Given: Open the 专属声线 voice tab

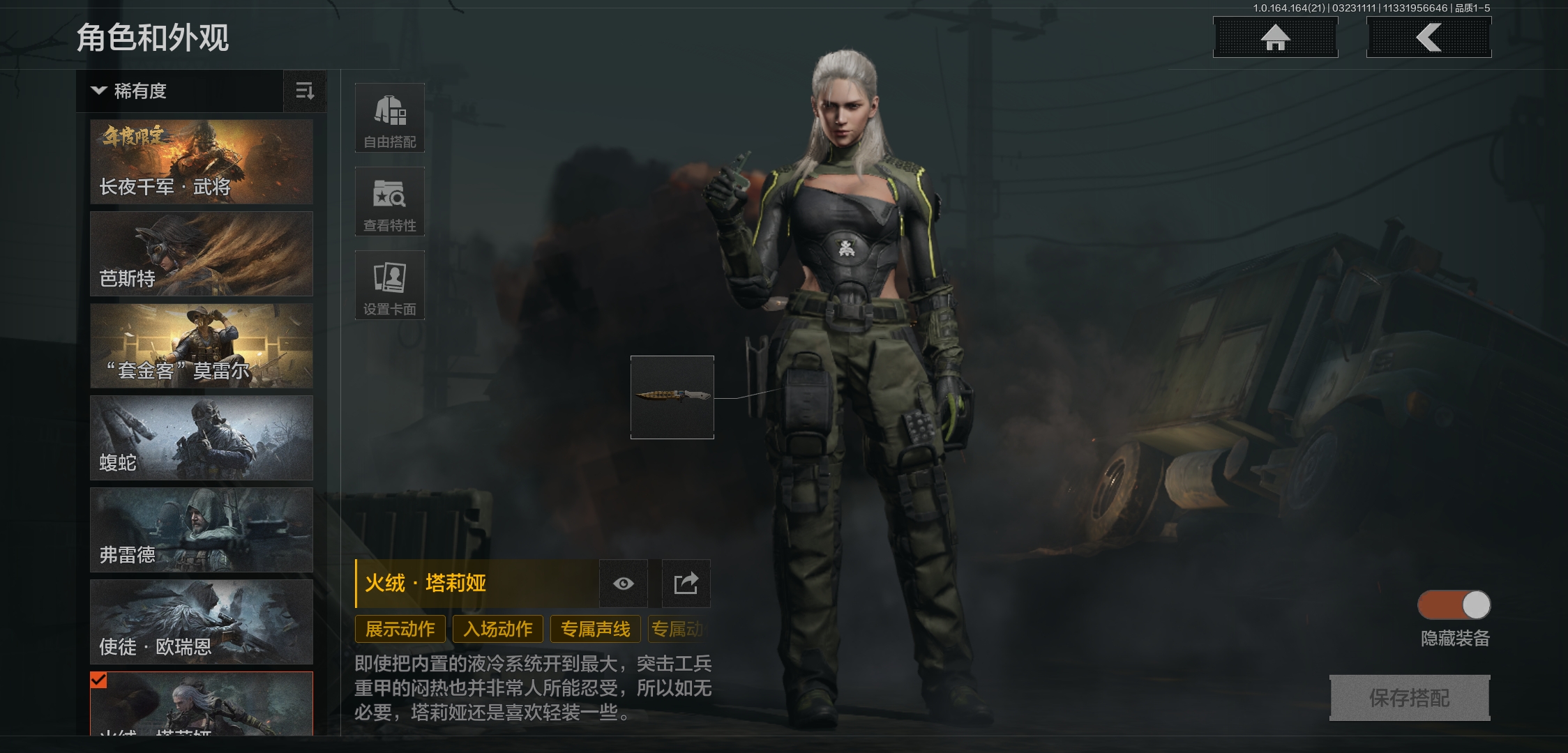Looking at the screenshot, I should point(596,628).
